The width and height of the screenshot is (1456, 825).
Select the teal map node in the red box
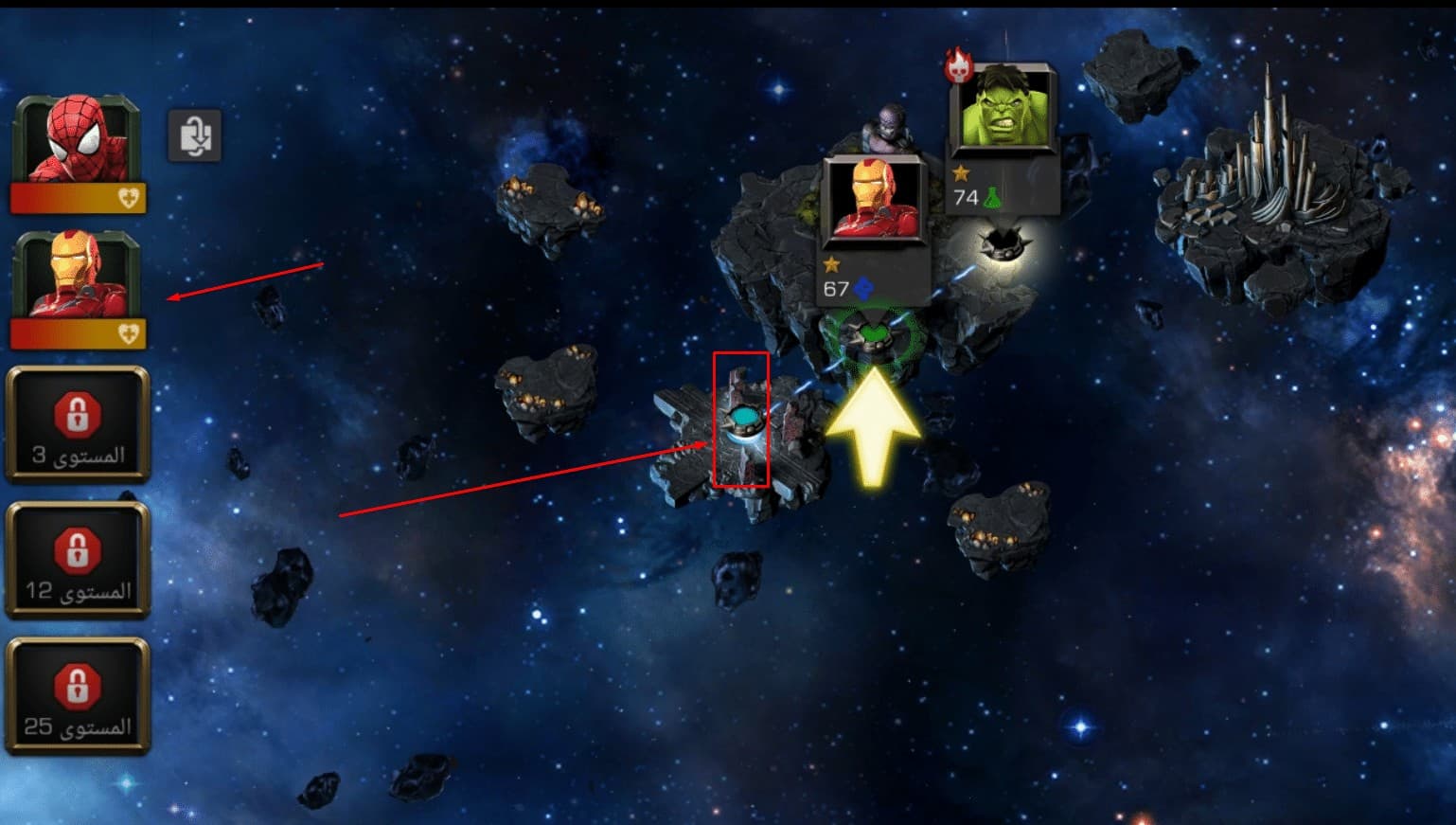tap(743, 418)
